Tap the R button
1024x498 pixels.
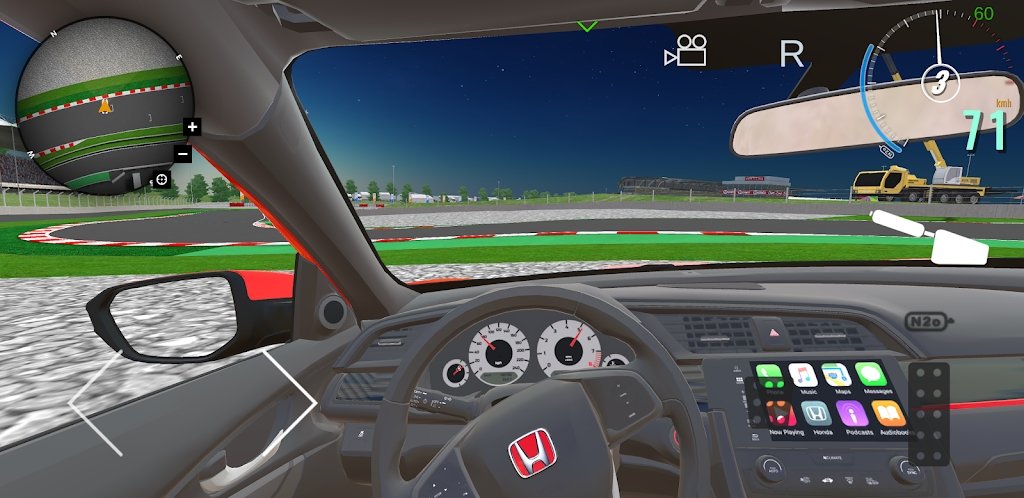tap(791, 54)
